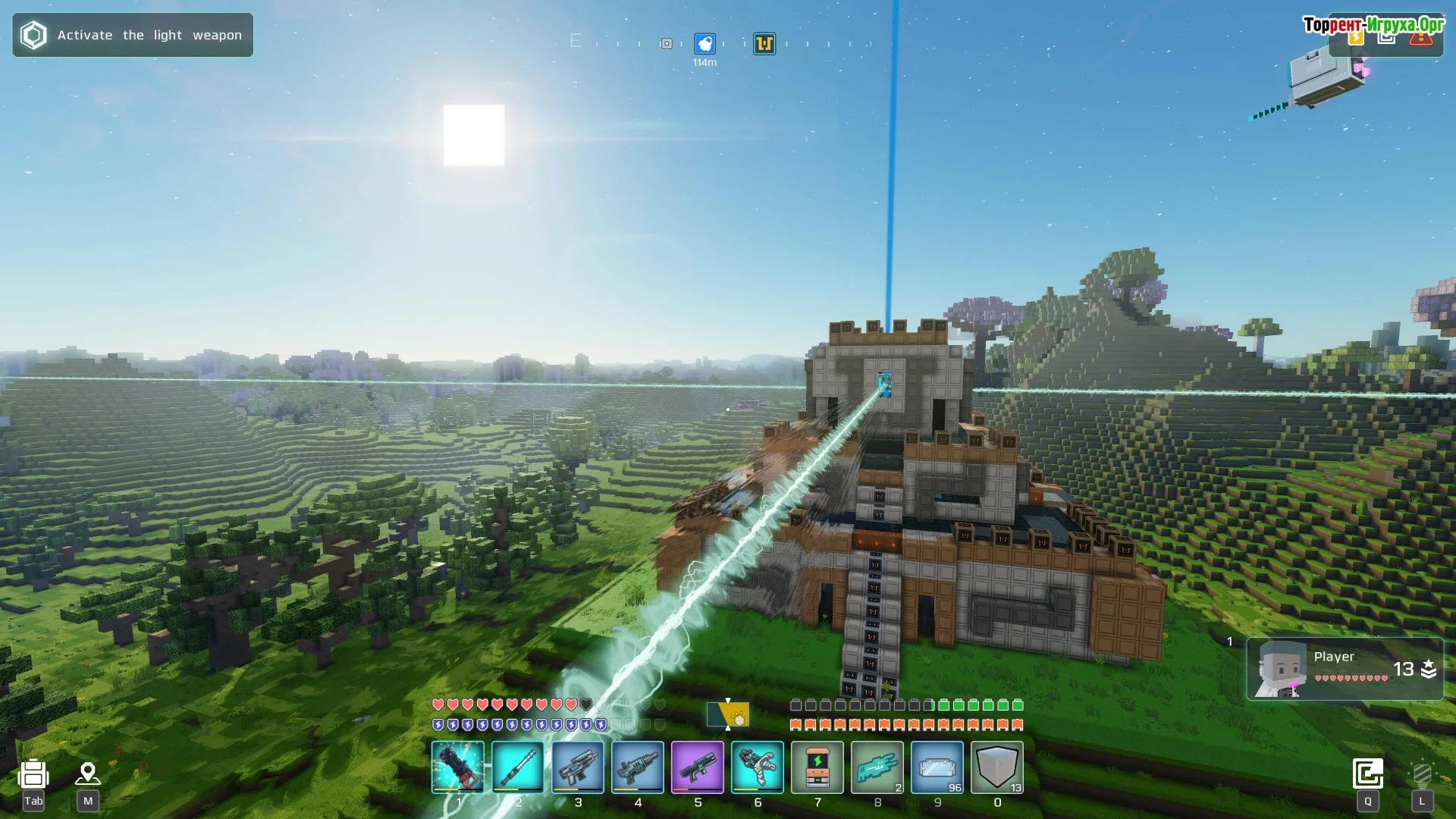Image resolution: width=1456 pixels, height=819 pixels.
Task: Select the grey stone block slot
Action: (x=996, y=767)
